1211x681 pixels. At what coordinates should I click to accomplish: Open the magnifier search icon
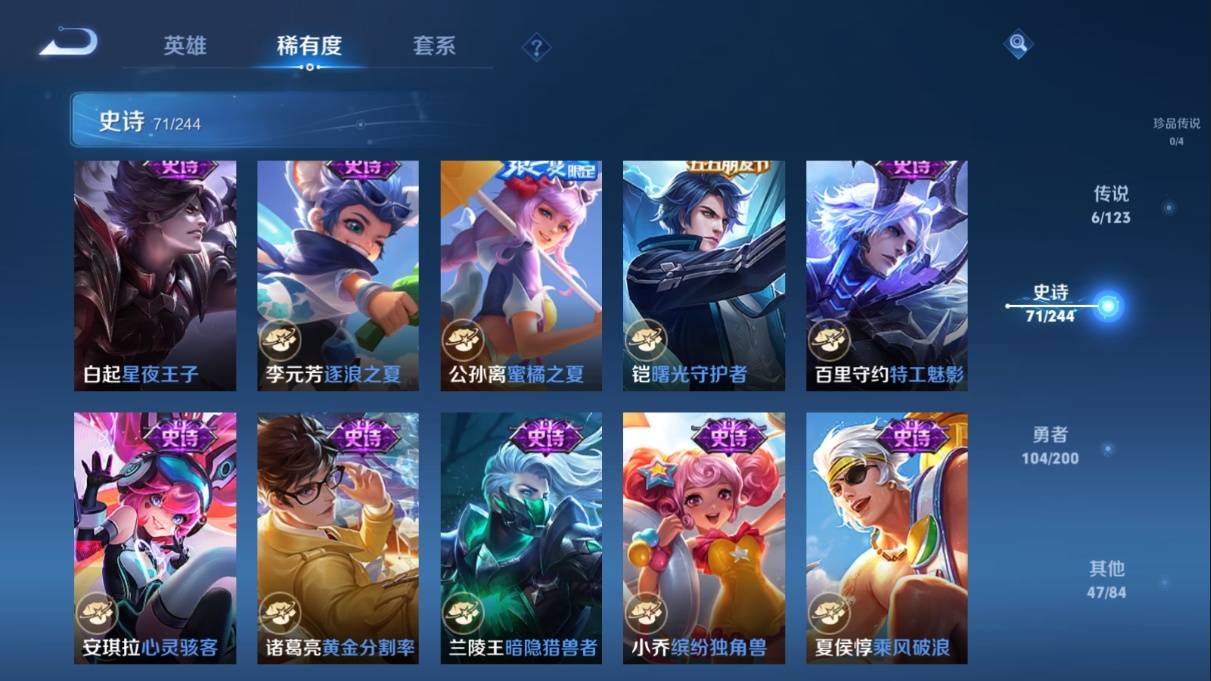(1017, 44)
